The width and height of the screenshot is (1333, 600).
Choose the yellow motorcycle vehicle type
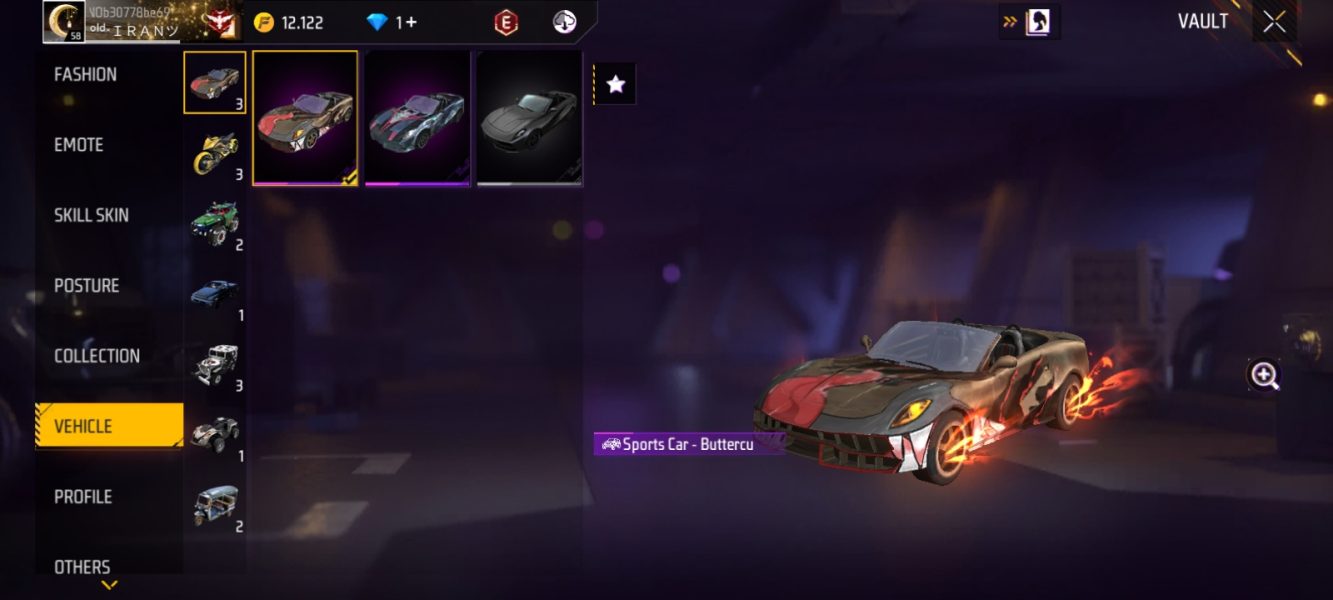(215, 153)
